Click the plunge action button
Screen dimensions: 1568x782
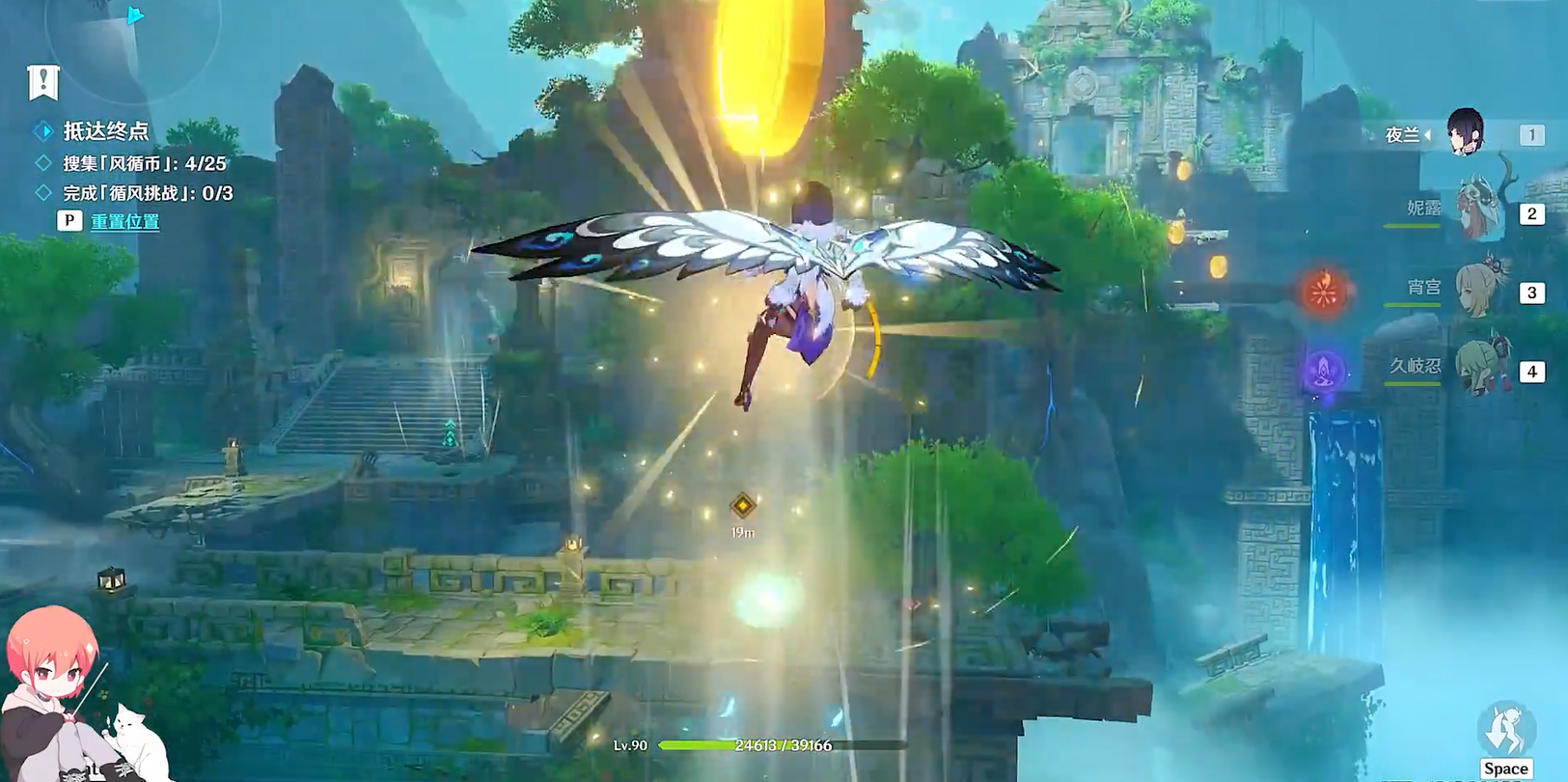(1505, 731)
